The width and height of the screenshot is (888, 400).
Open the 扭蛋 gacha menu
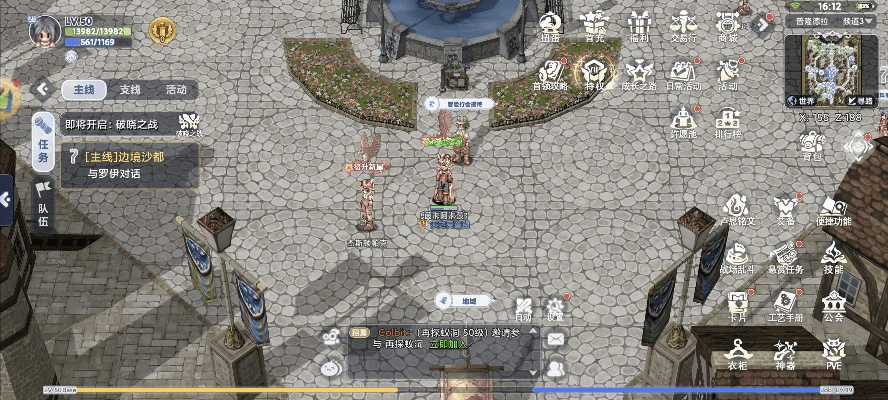550,26
